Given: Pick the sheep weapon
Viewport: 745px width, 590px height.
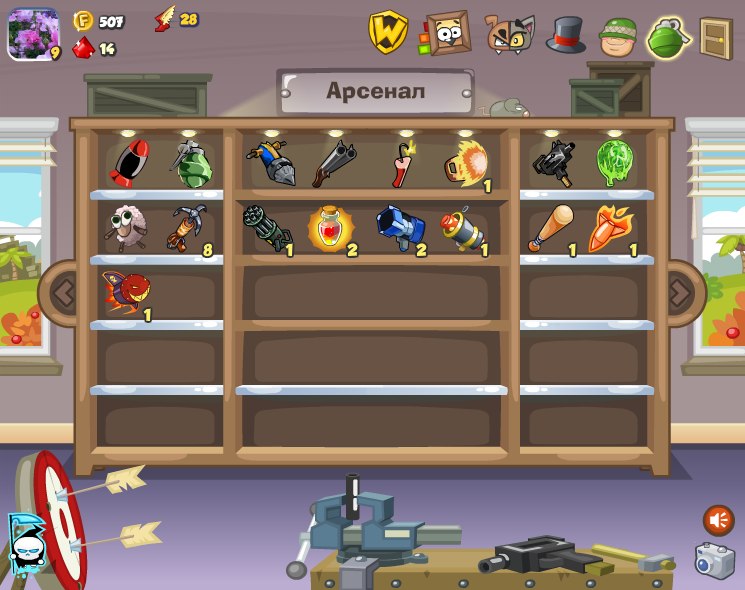Looking at the screenshot, I should tap(127, 228).
